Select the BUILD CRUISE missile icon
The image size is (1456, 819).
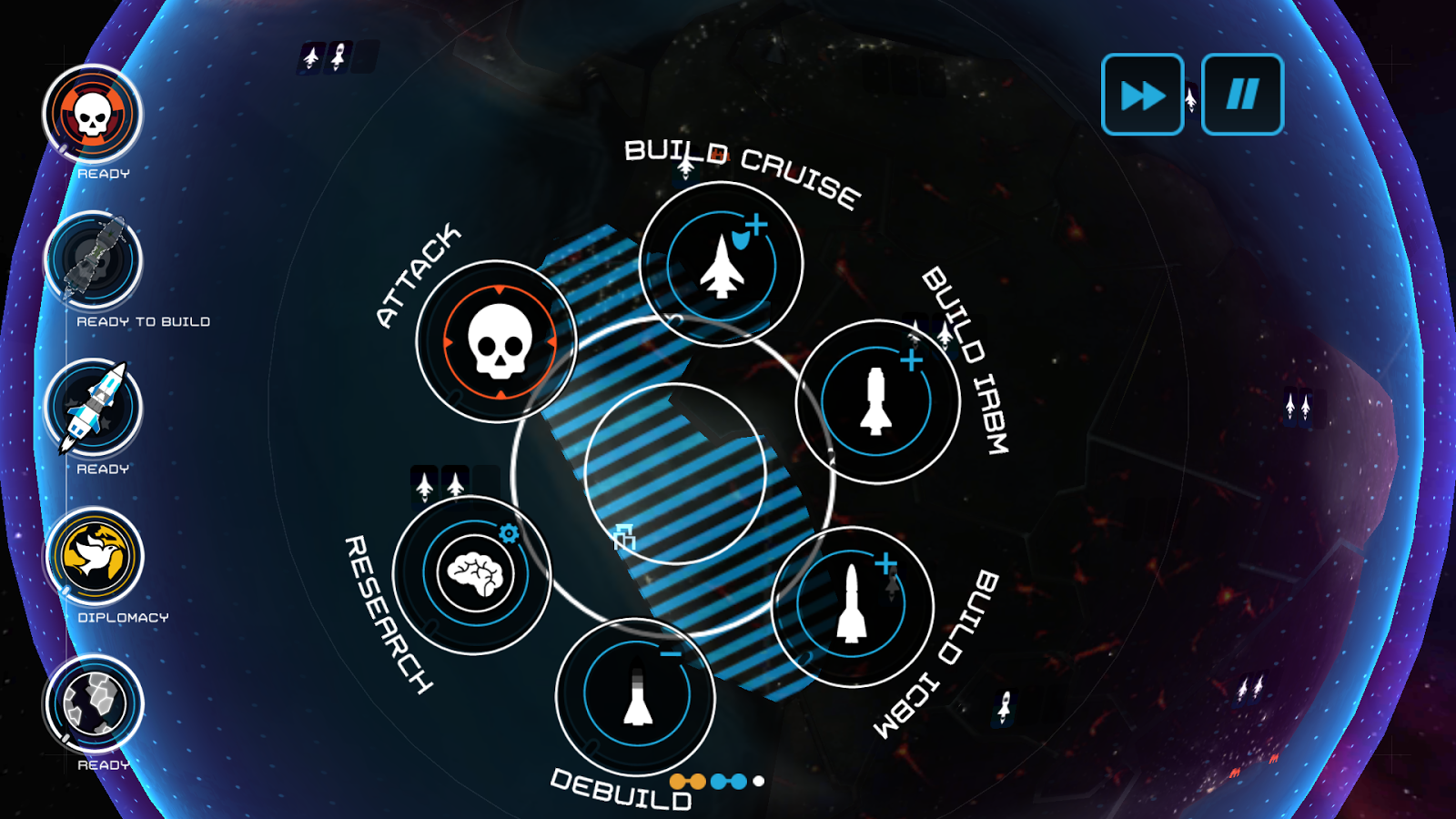pyautogui.click(x=723, y=264)
